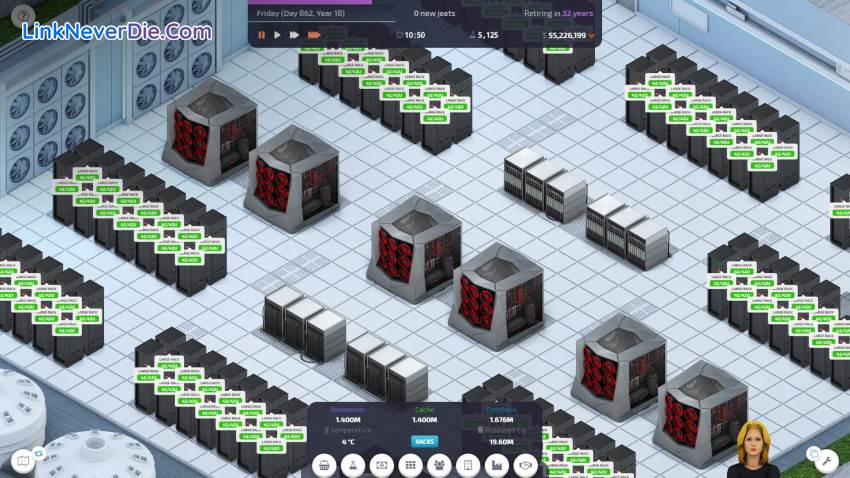Activate the triple fast-forward speed
Image resolution: width=850 pixels, height=478 pixels.
[313, 35]
